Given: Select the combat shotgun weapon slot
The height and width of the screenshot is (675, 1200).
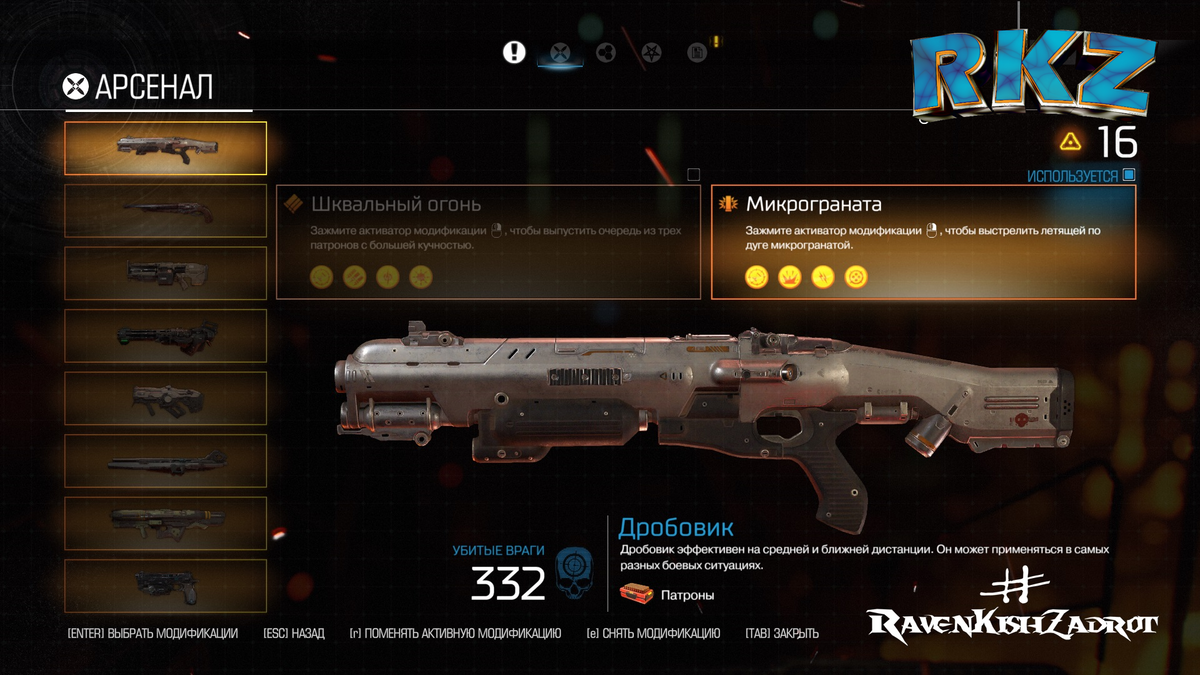Looking at the screenshot, I should click(x=165, y=147).
